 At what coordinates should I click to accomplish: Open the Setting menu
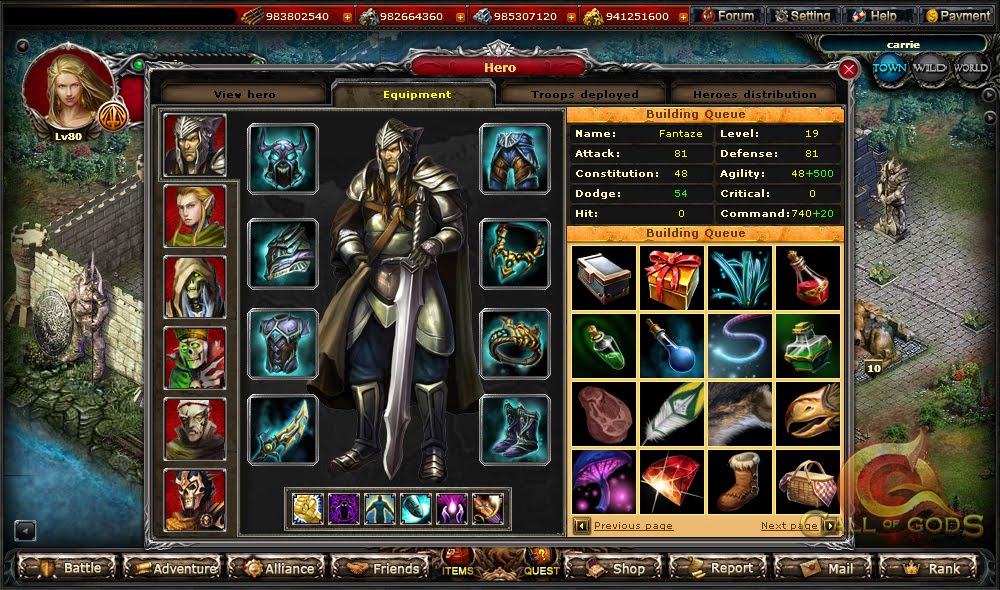tap(803, 16)
